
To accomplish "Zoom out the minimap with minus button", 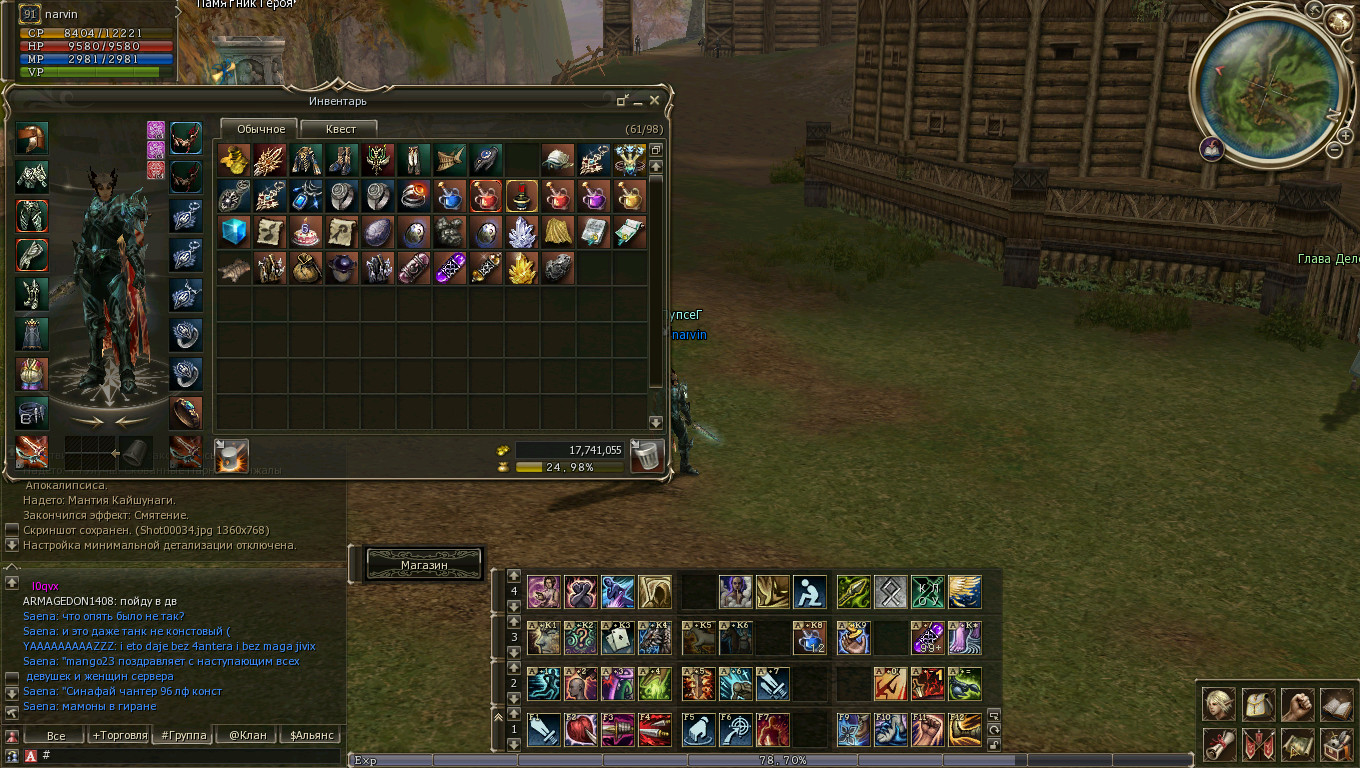I will click(x=1334, y=150).
